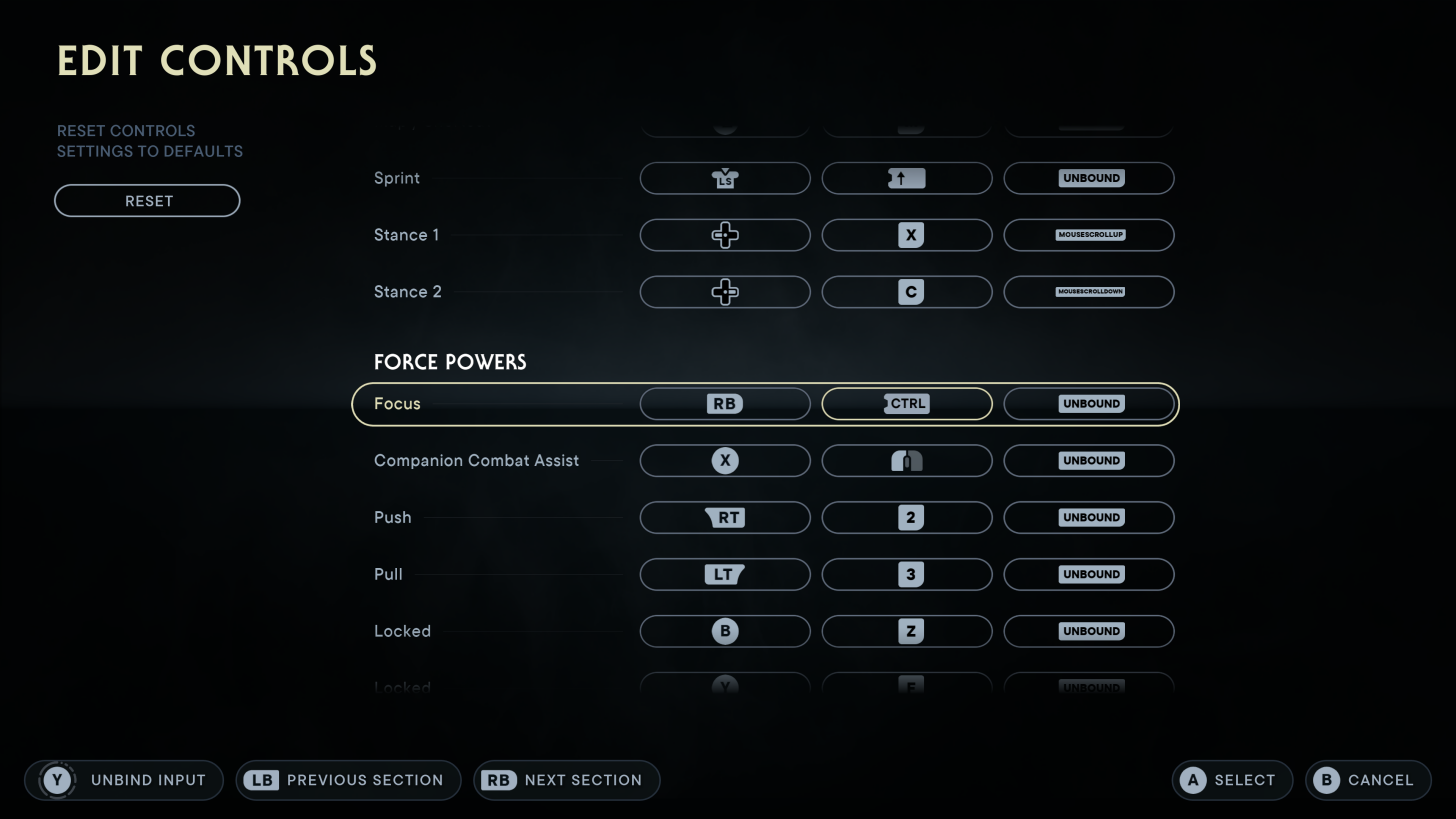Select the RB binding for Focus
The height and width of the screenshot is (819, 1456).
pyautogui.click(x=724, y=403)
